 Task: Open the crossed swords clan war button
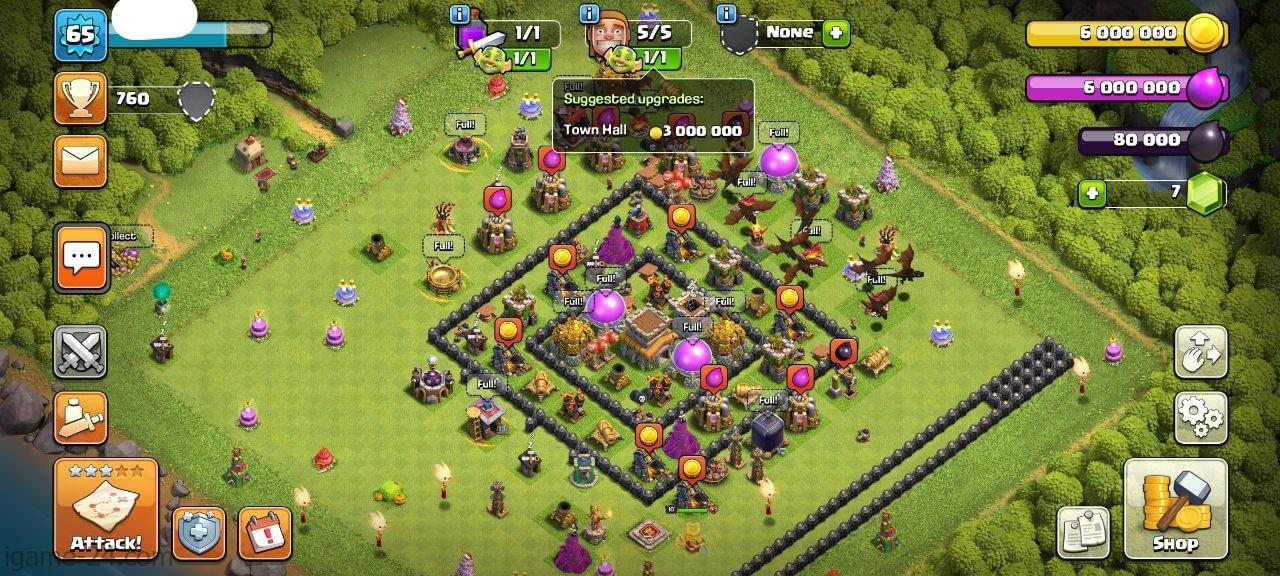80,351
